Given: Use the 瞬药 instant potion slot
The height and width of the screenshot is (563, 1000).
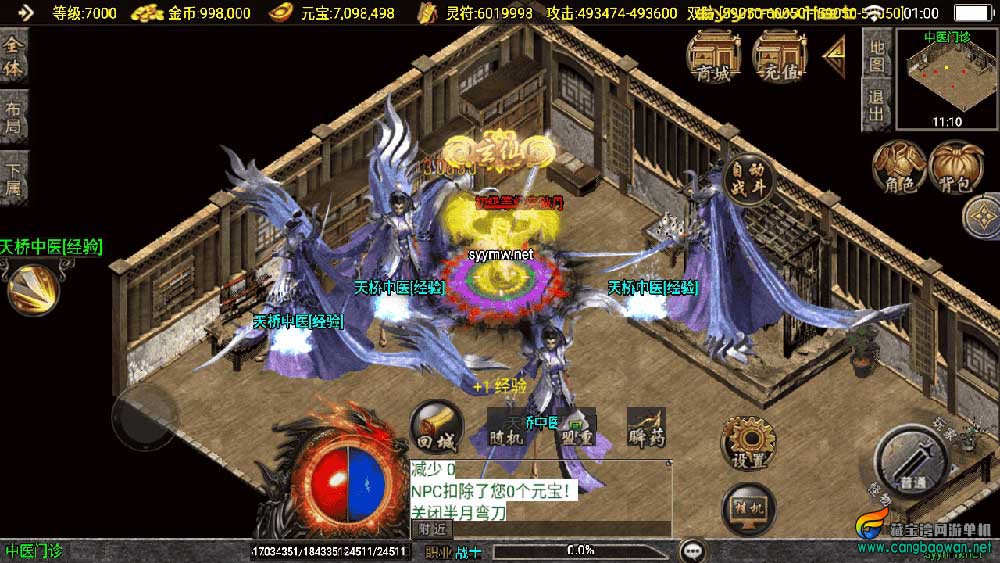Looking at the screenshot, I should (645, 428).
